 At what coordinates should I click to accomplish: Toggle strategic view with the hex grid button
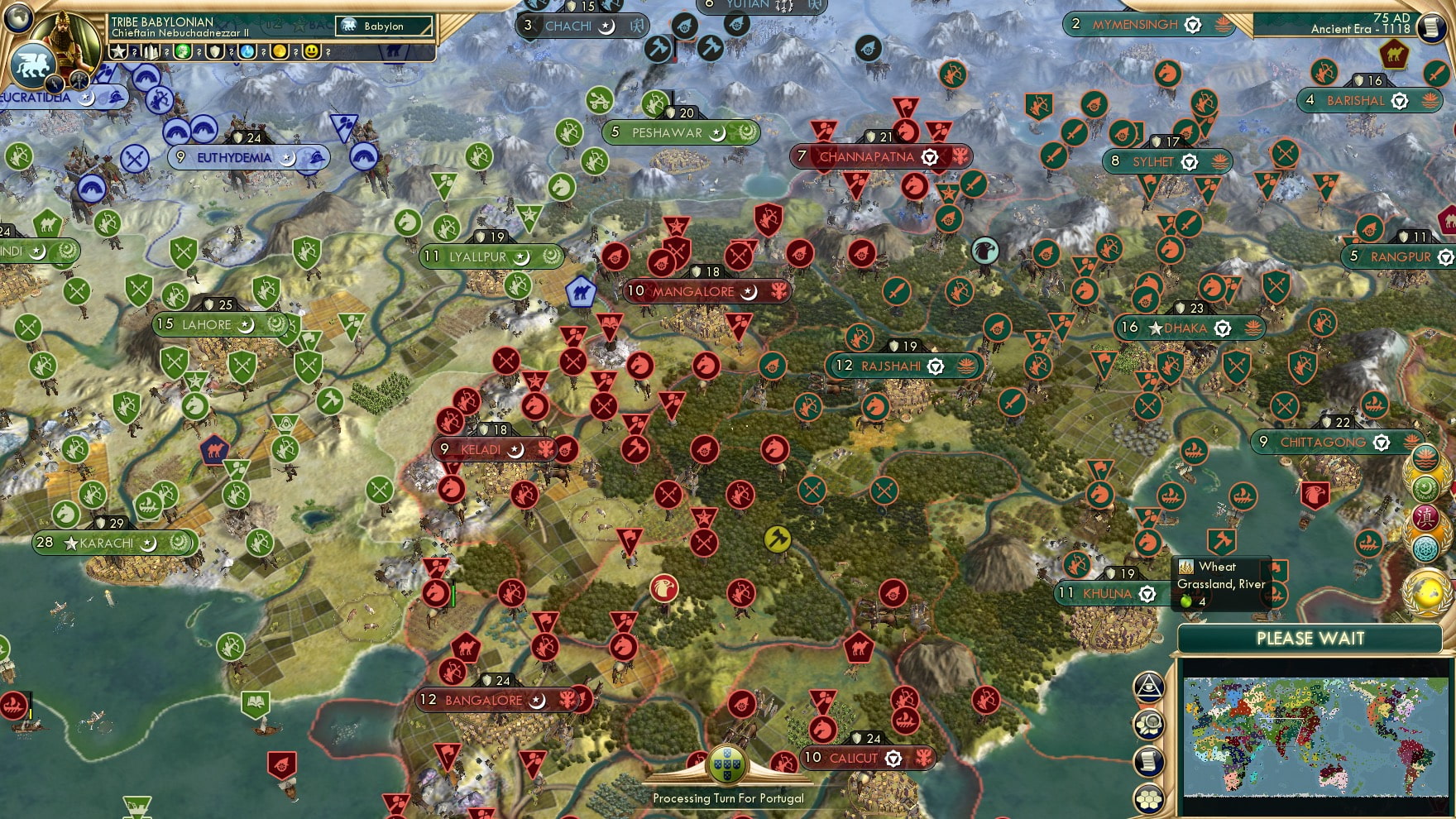[1149, 796]
